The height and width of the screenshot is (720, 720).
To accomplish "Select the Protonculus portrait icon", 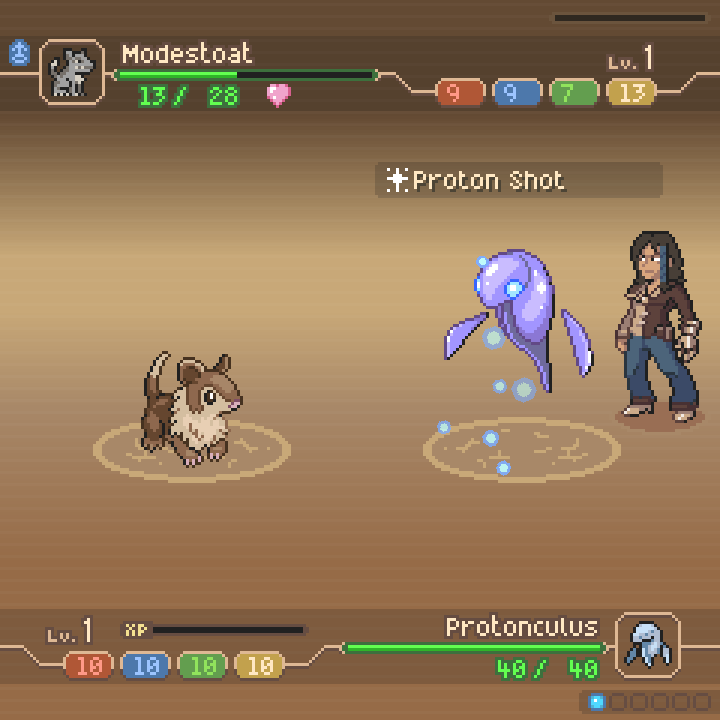I will 647,644.
